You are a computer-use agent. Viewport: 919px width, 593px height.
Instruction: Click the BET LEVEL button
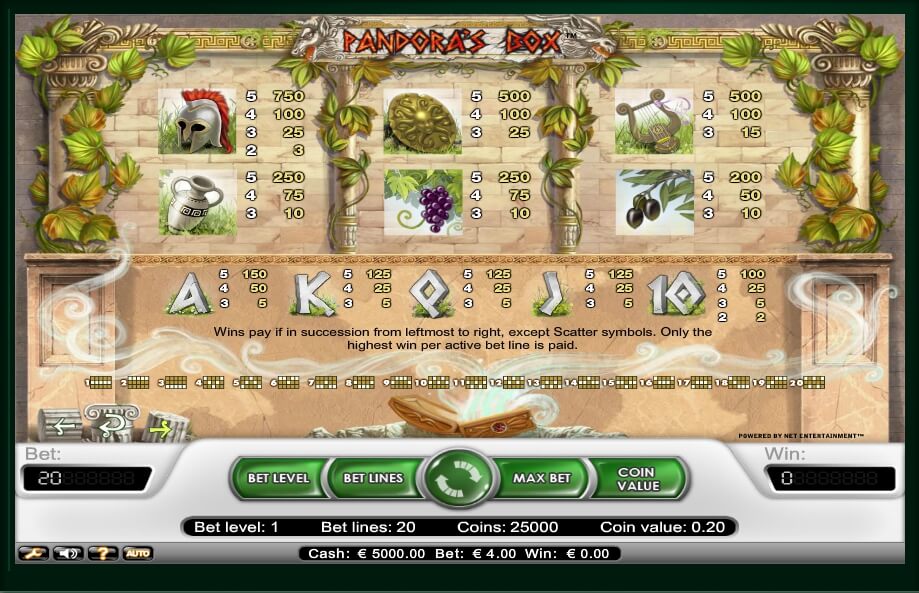pos(278,478)
